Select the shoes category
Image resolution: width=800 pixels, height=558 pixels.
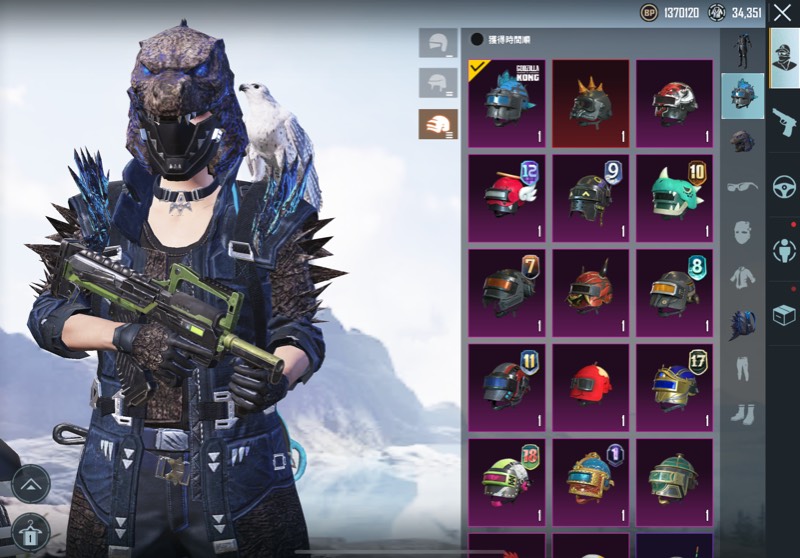741,412
